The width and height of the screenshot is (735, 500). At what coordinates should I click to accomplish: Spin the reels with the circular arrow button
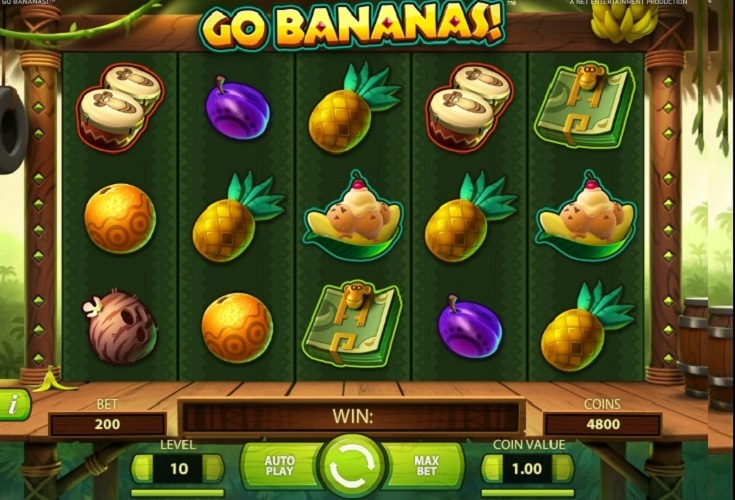point(352,468)
